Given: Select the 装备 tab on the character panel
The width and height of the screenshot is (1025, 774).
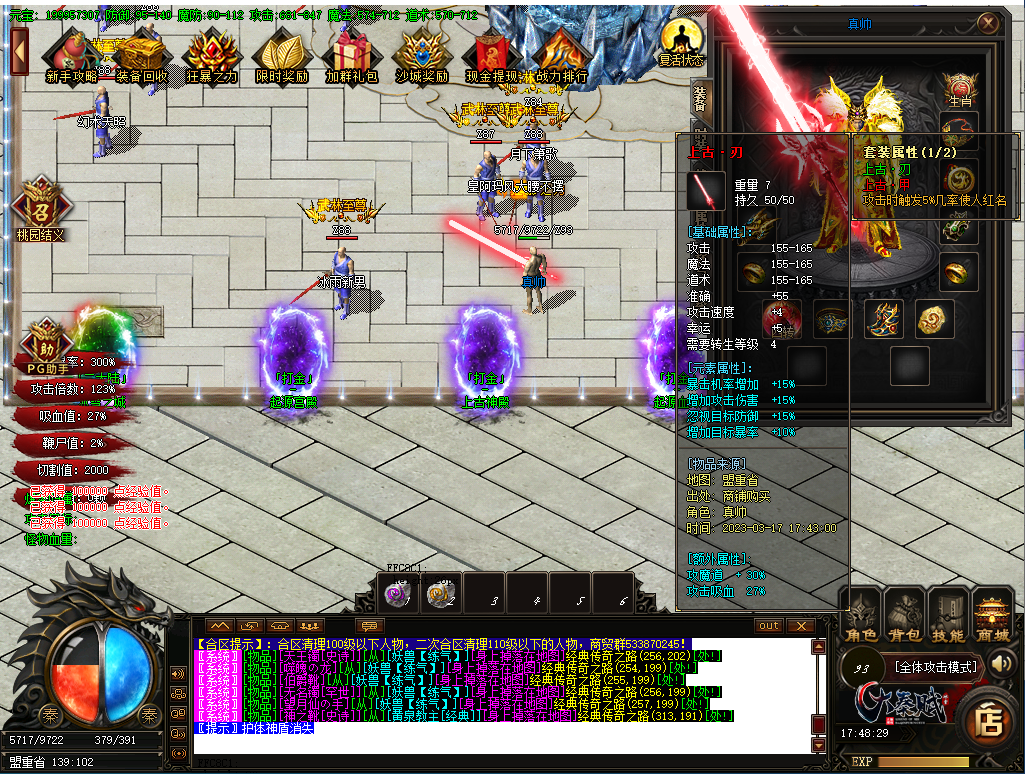Looking at the screenshot, I should point(699,98).
